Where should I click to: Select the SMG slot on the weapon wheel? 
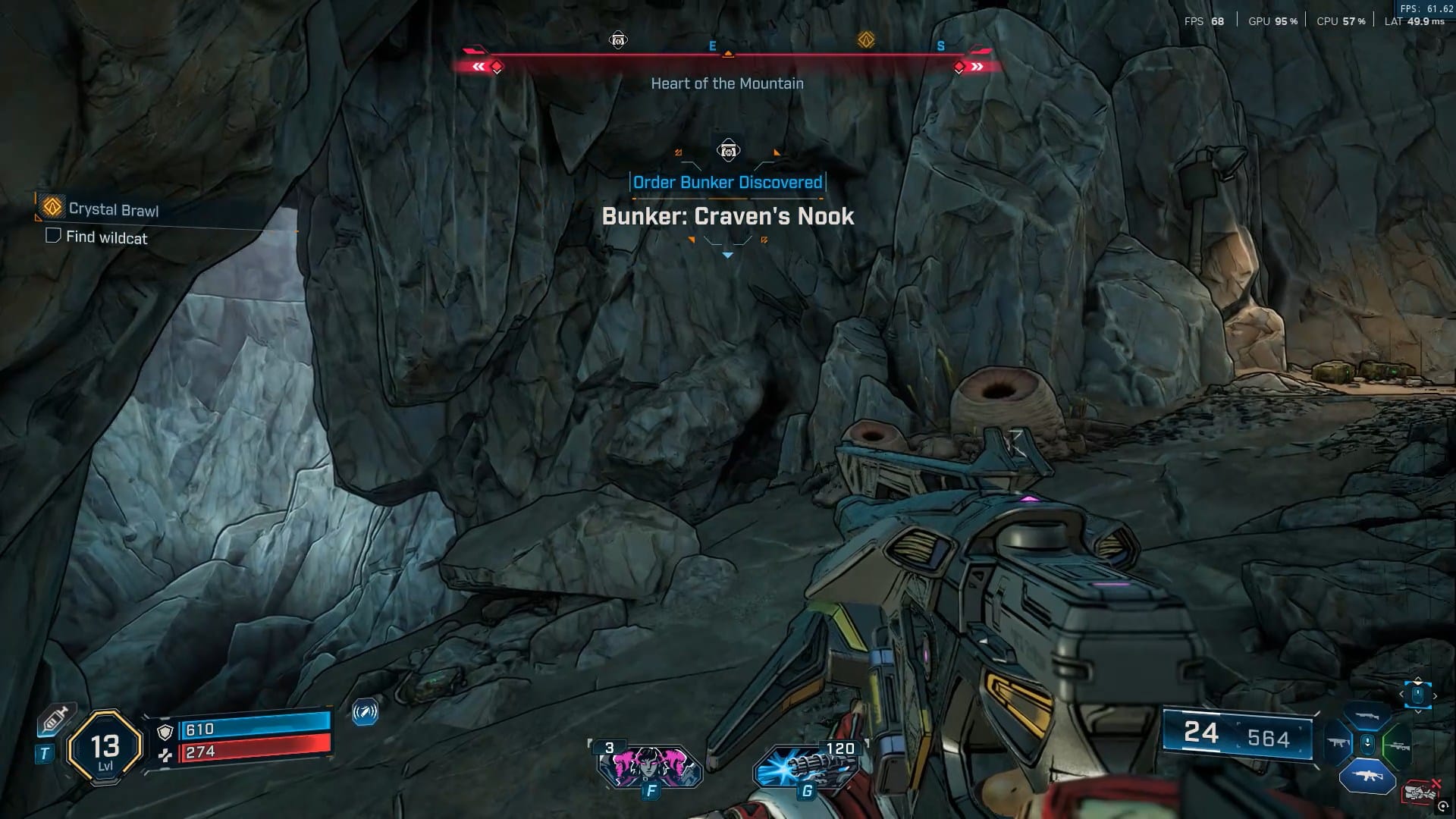click(1338, 742)
